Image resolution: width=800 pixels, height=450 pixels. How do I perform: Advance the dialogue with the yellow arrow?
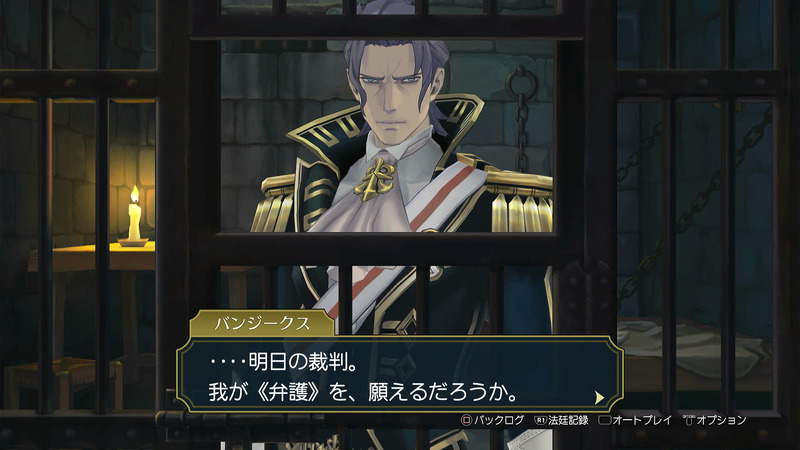tap(599, 396)
